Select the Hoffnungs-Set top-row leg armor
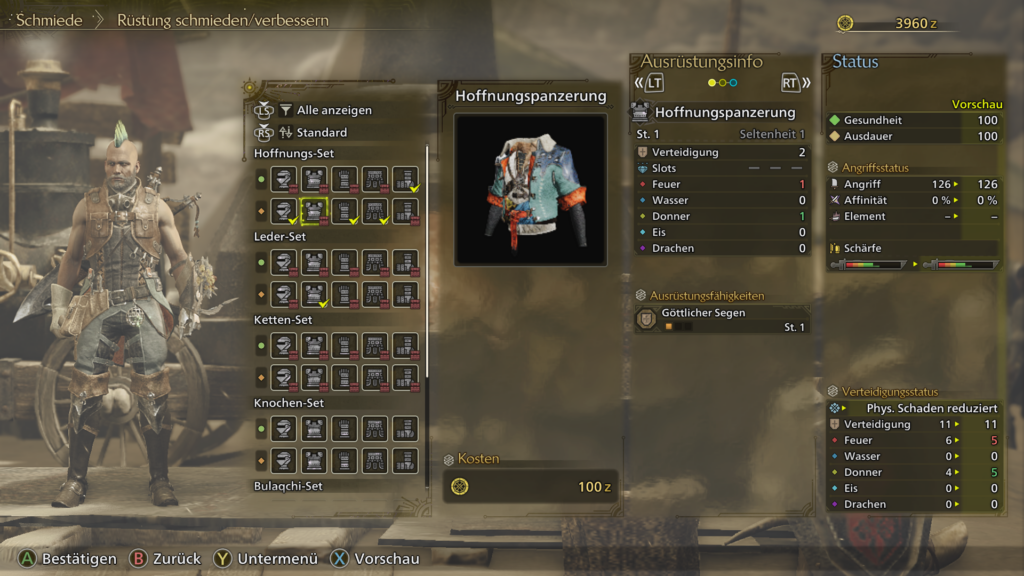The height and width of the screenshot is (576, 1024). coord(405,179)
